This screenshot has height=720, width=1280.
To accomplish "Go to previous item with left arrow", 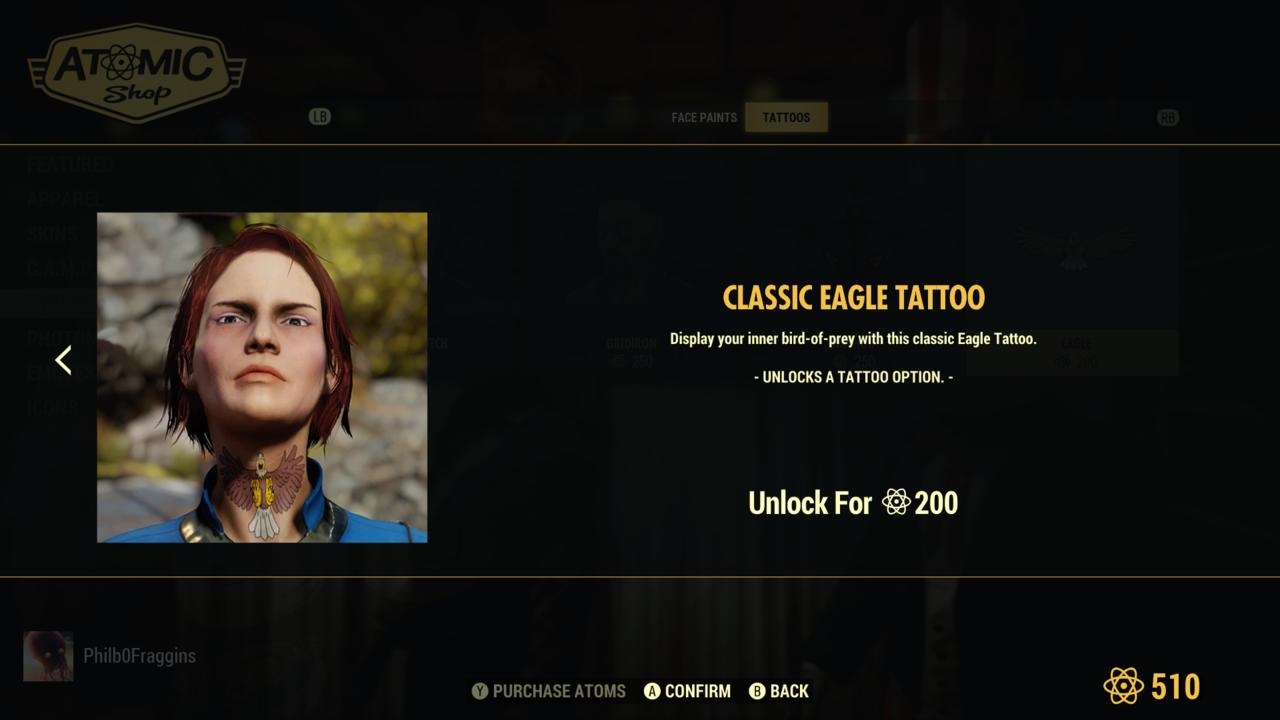I will [x=63, y=360].
